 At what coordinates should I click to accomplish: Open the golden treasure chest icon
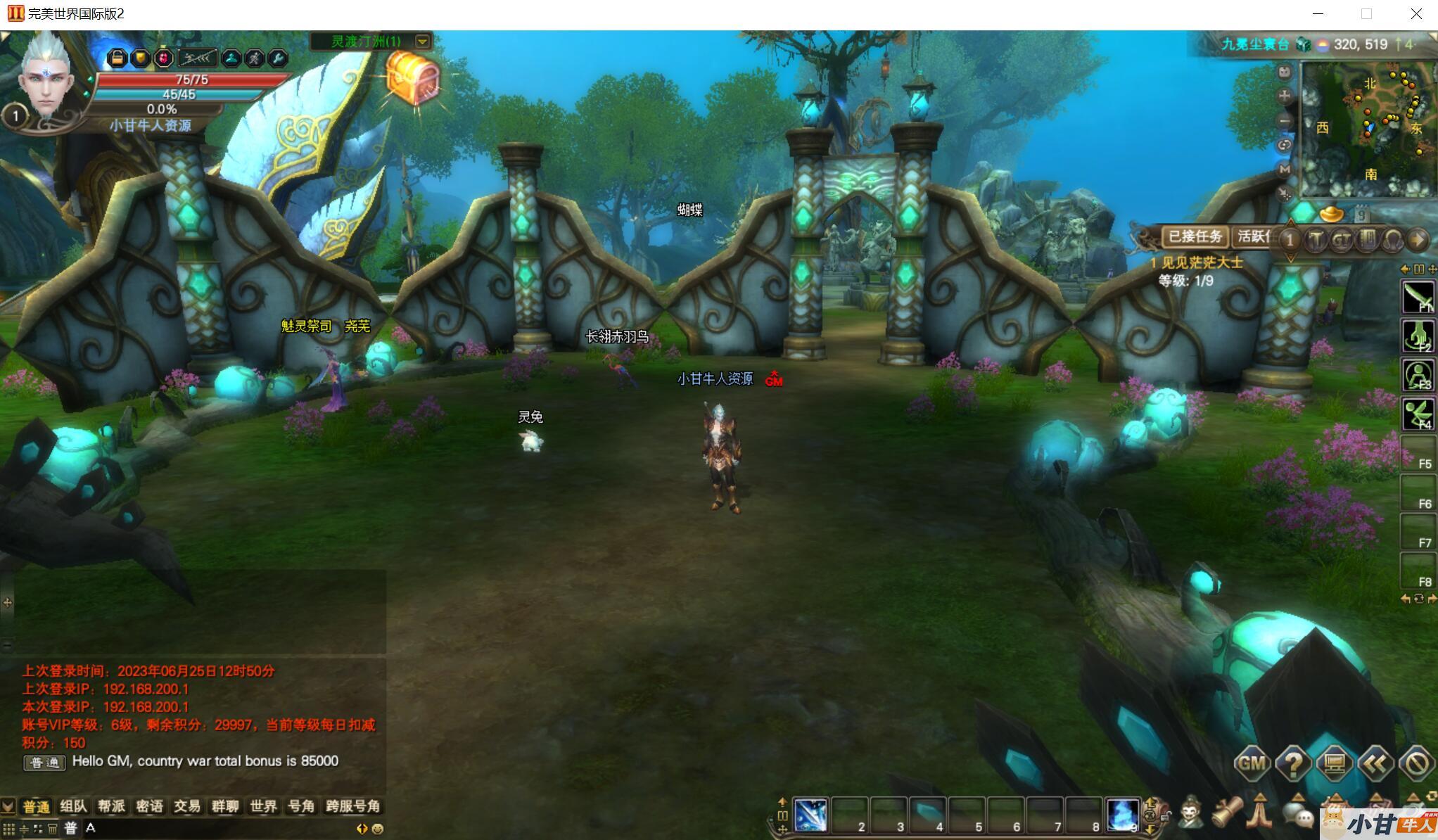click(x=413, y=79)
